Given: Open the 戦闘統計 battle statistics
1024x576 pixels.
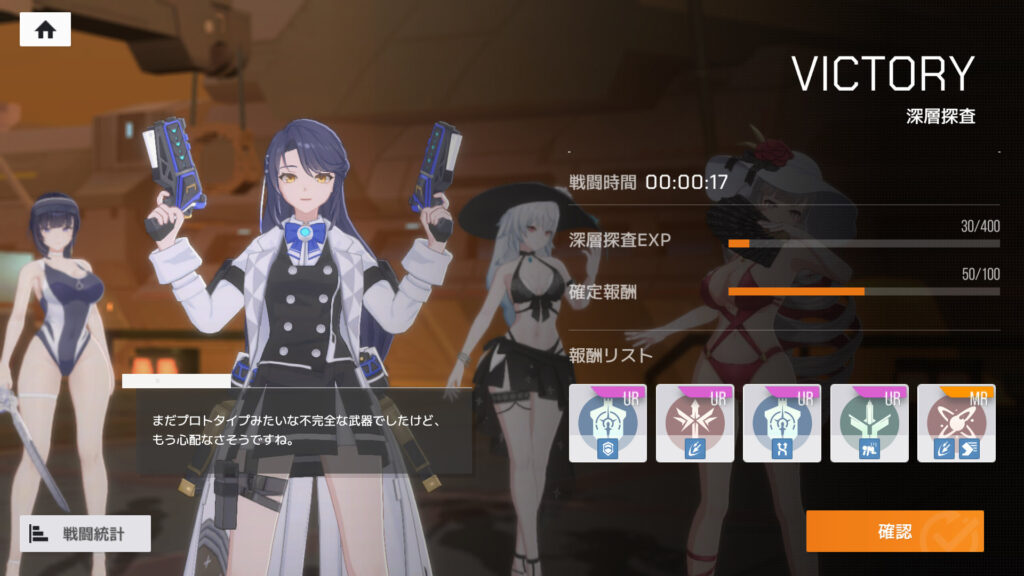Looking at the screenshot, I should coord(85,533).
